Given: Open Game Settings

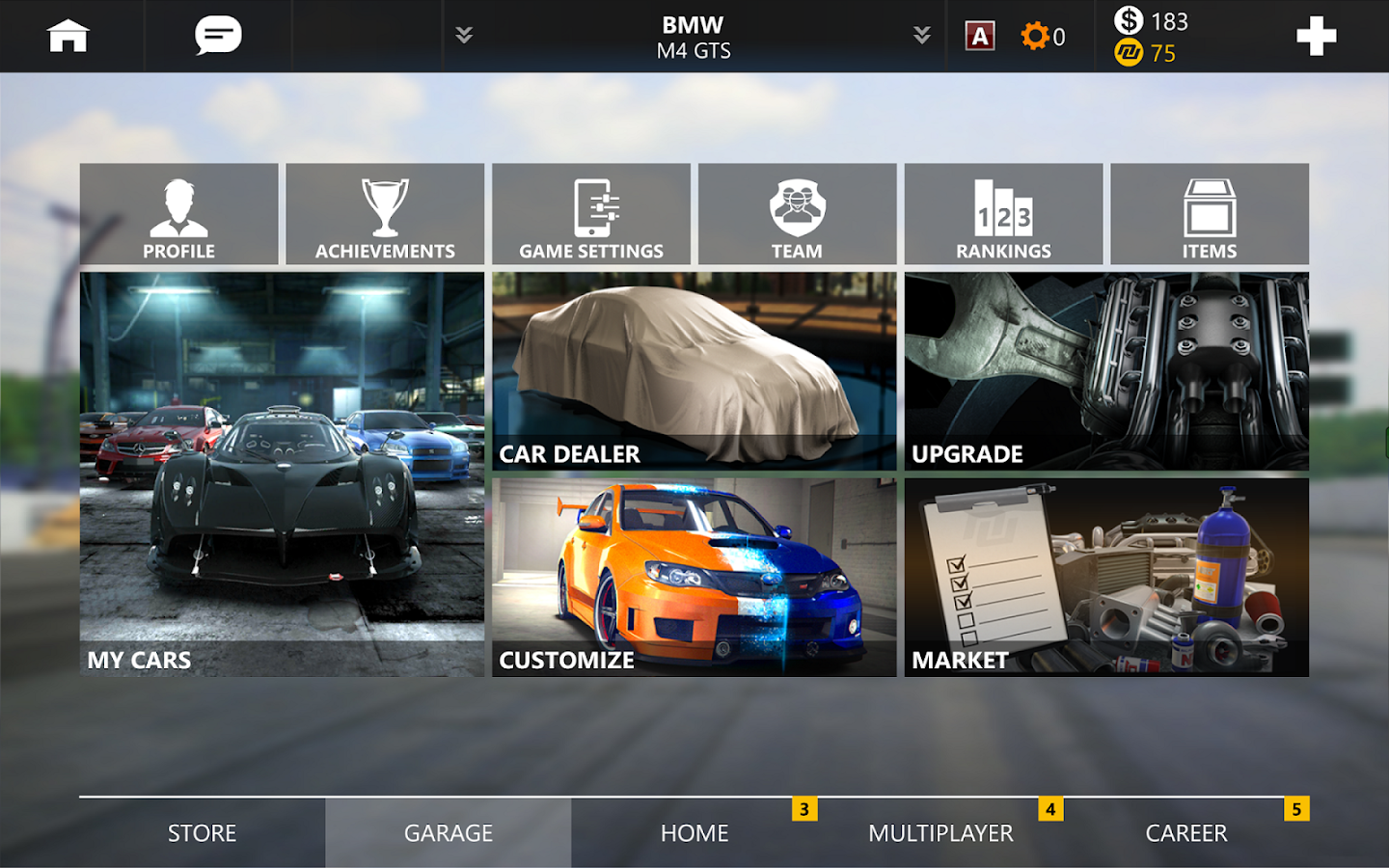Looking at the screenshot, I should [591, 214].
